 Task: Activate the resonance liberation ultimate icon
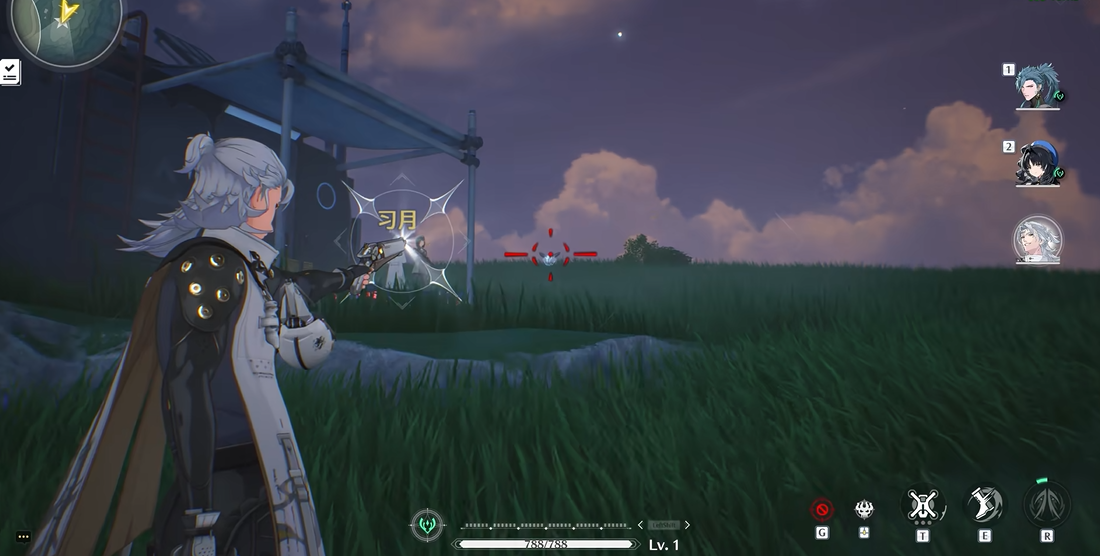pyautogui.click(x=1046, y=505)
